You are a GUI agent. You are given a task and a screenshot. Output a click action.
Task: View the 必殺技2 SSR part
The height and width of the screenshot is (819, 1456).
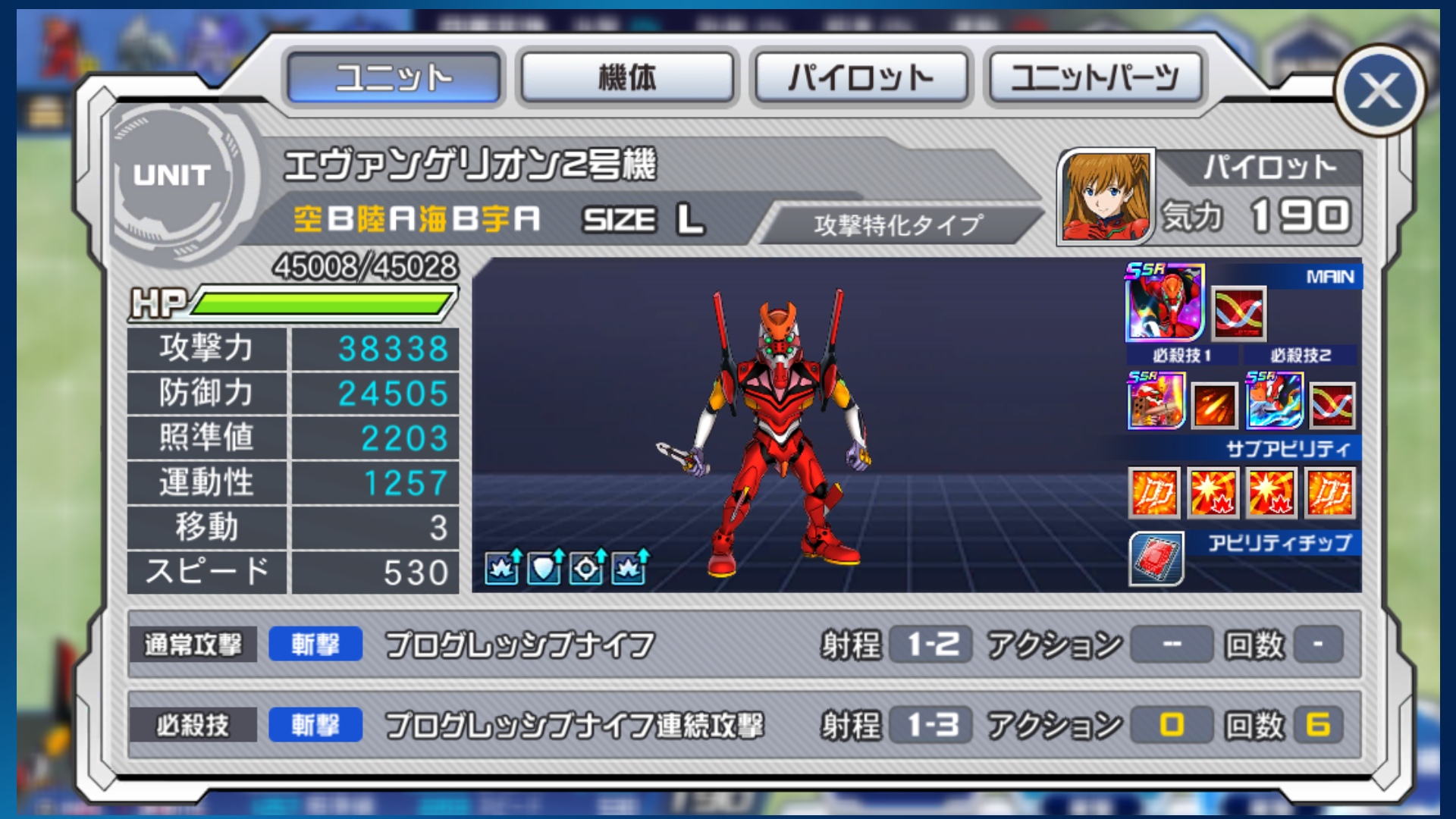pos(1274,400)
